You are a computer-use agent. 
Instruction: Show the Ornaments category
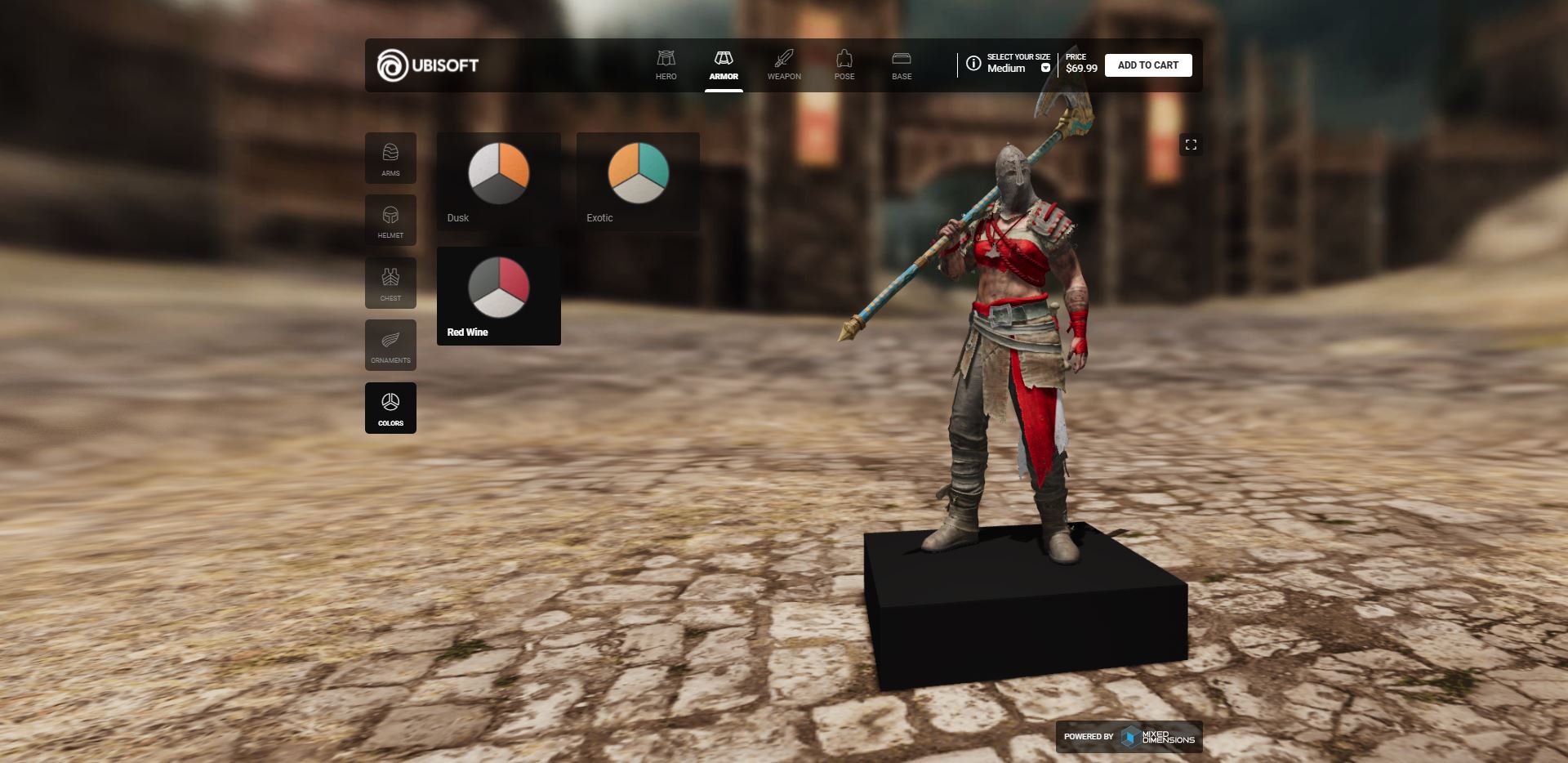pos(390,346)
